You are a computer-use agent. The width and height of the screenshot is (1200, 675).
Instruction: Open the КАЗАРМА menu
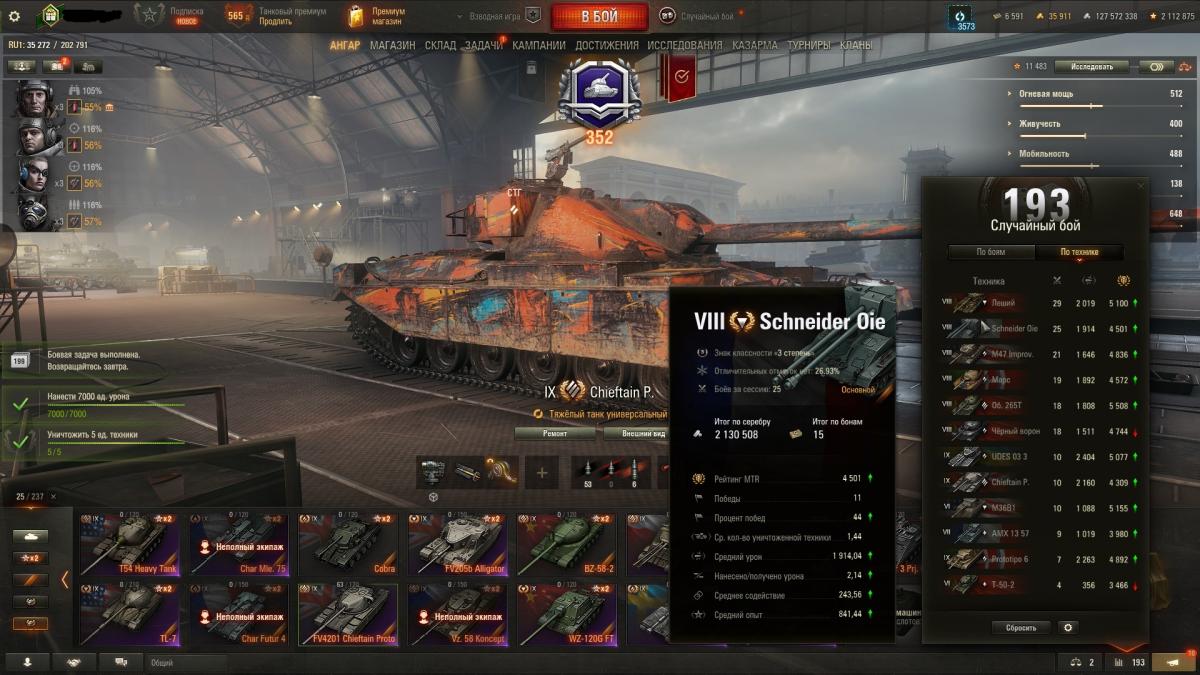click(x=754, y=45)
